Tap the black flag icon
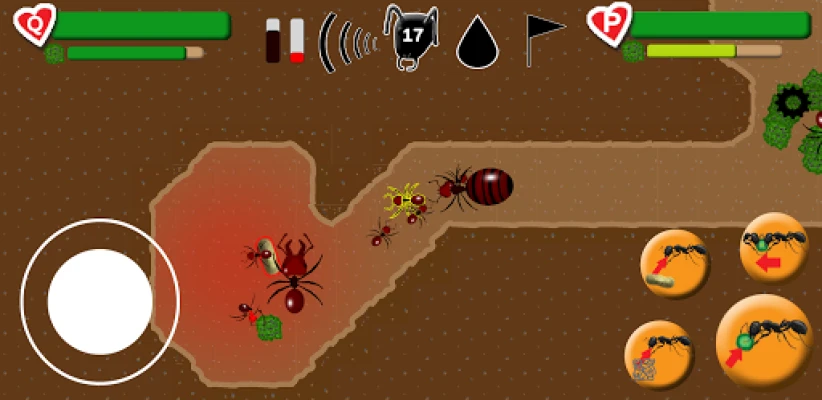This screenshot has height=400, width=822. point(543,38)
